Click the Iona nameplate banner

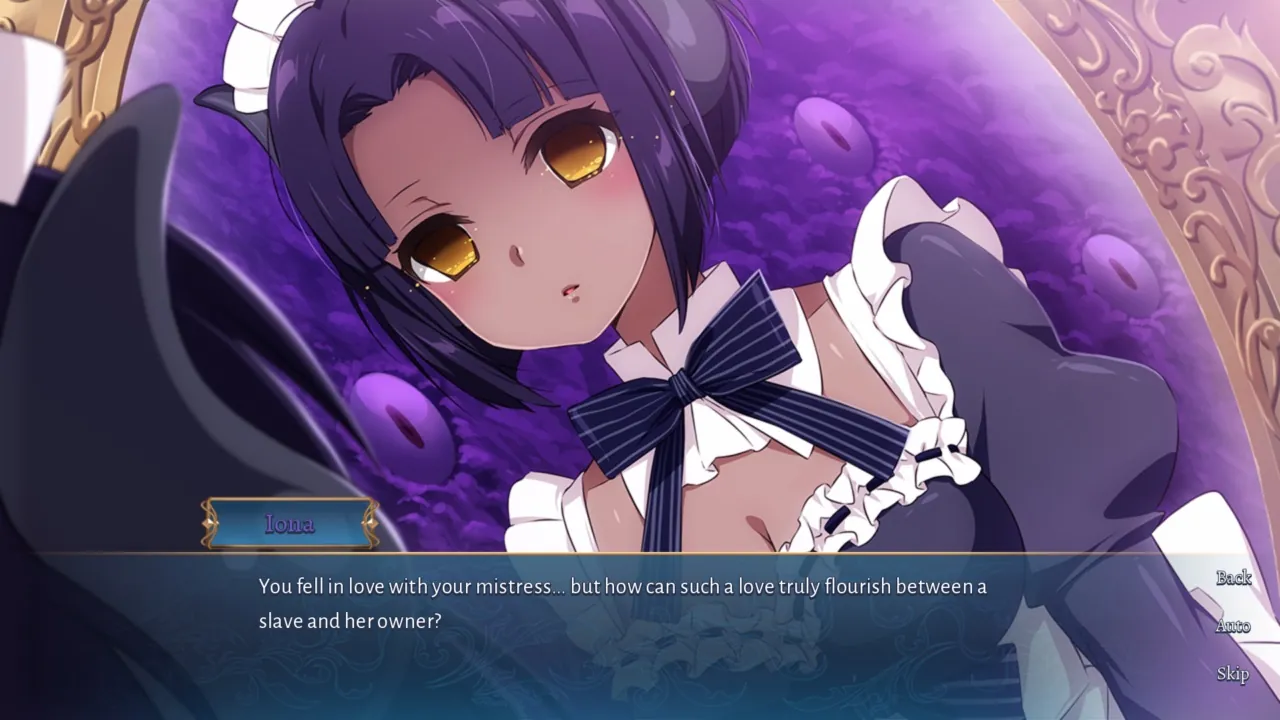pyautogui.click(x=291, y=523)
